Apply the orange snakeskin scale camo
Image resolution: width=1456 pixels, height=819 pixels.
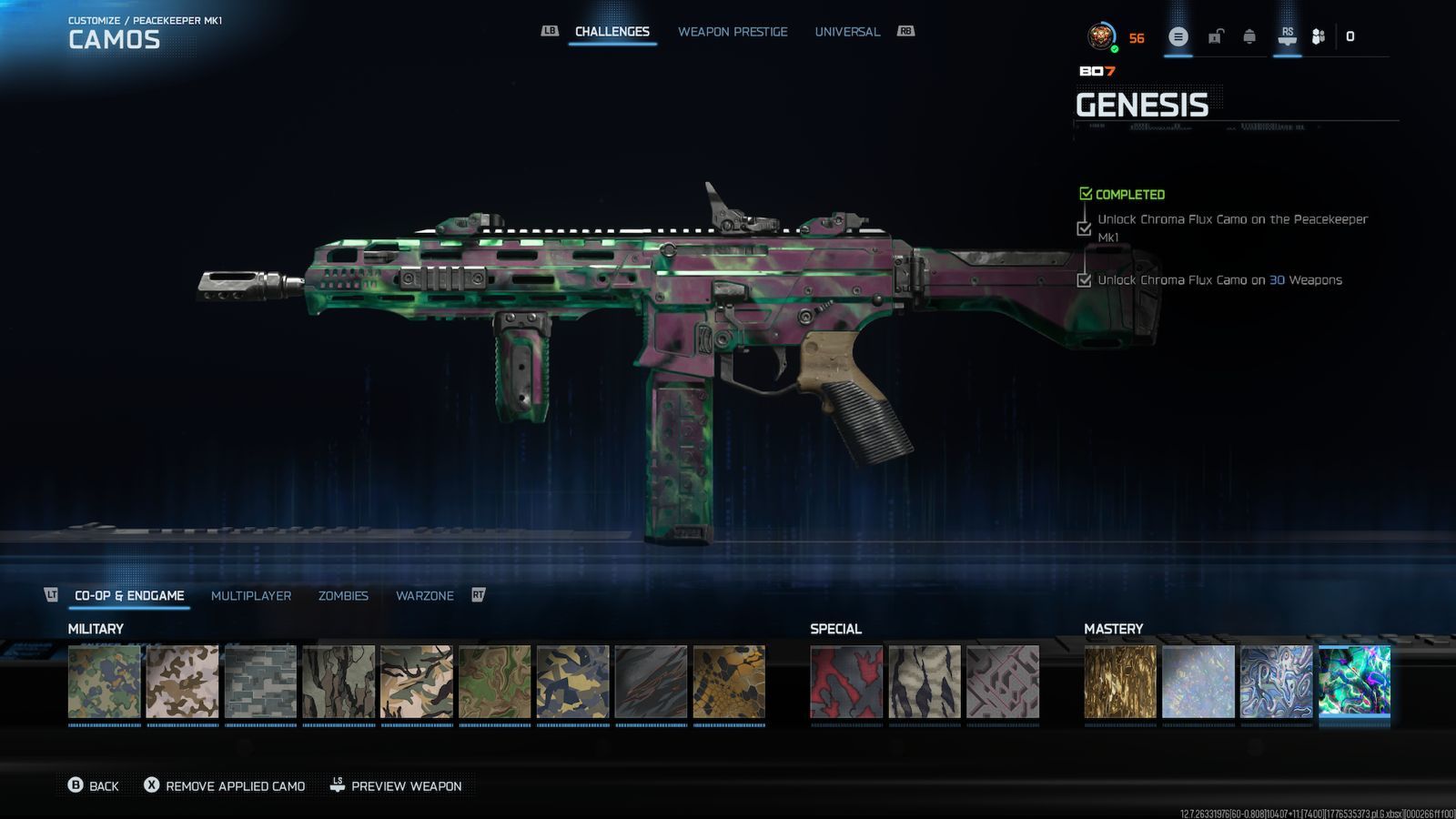(x=729, y=682)
